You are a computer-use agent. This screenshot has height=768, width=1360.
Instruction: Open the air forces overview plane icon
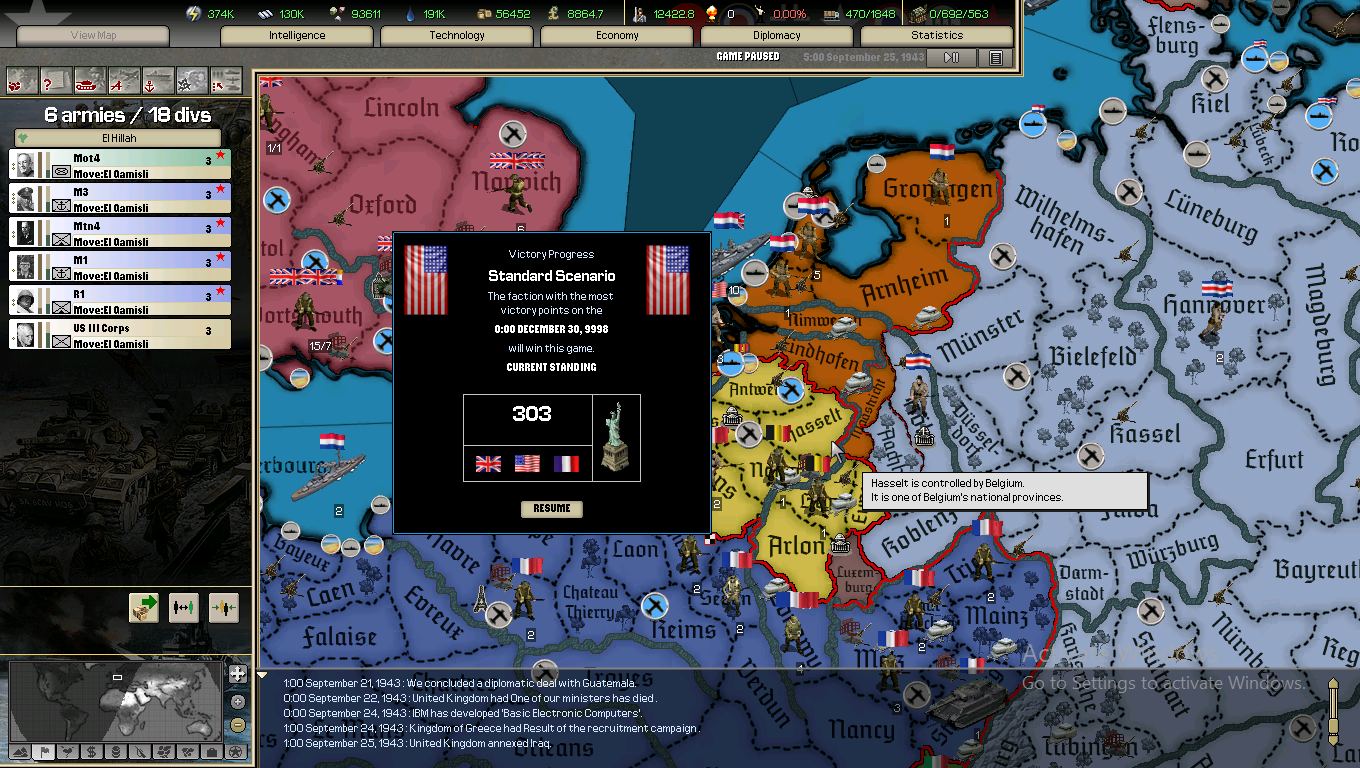pos(122,81)
